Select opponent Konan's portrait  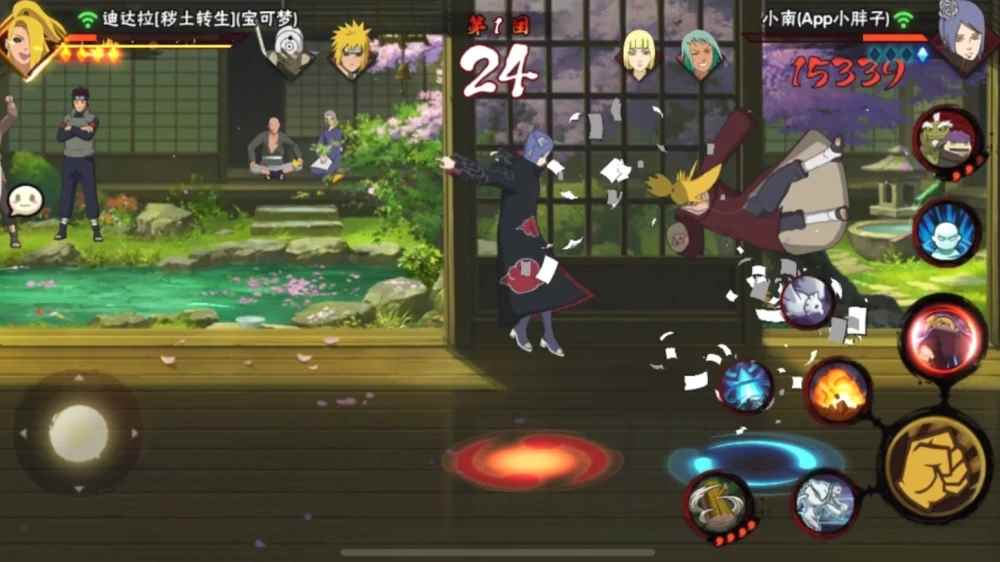click(966, 38)
